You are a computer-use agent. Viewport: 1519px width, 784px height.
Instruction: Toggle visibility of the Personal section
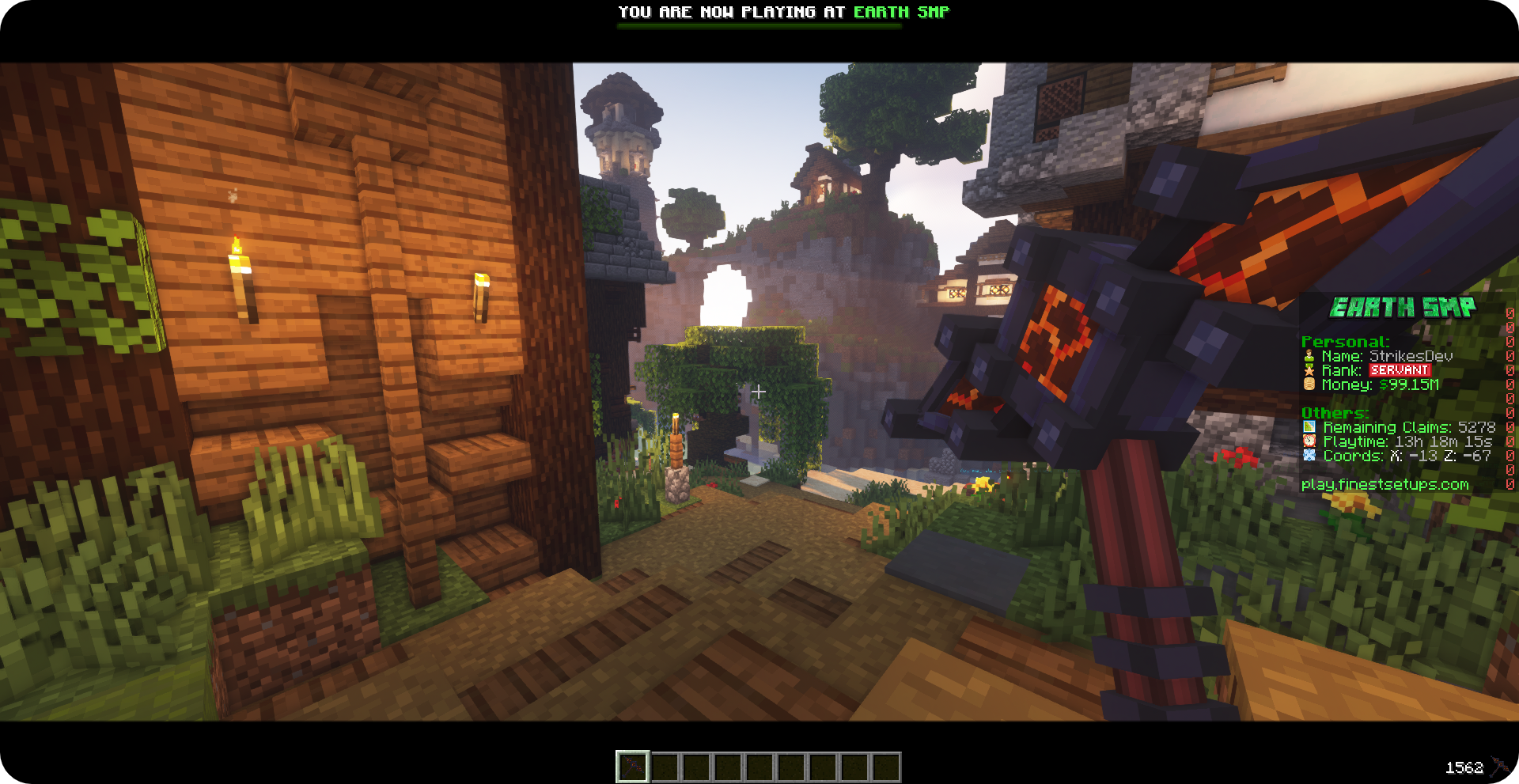[x=1345, y=342]
